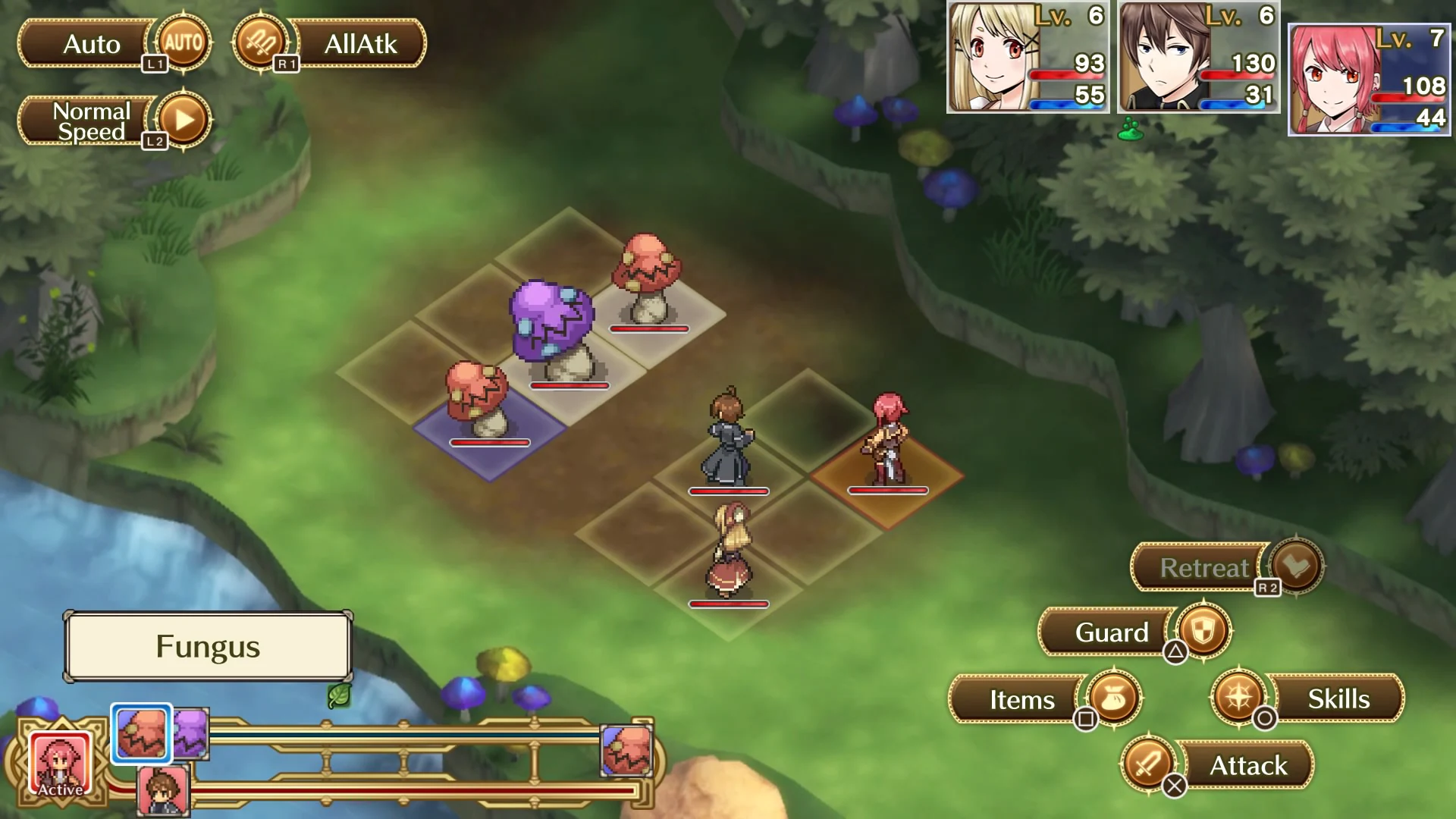This screenshot has height=819, width=1456.
Task: Toggle Auto mode on
Action: 89,43
